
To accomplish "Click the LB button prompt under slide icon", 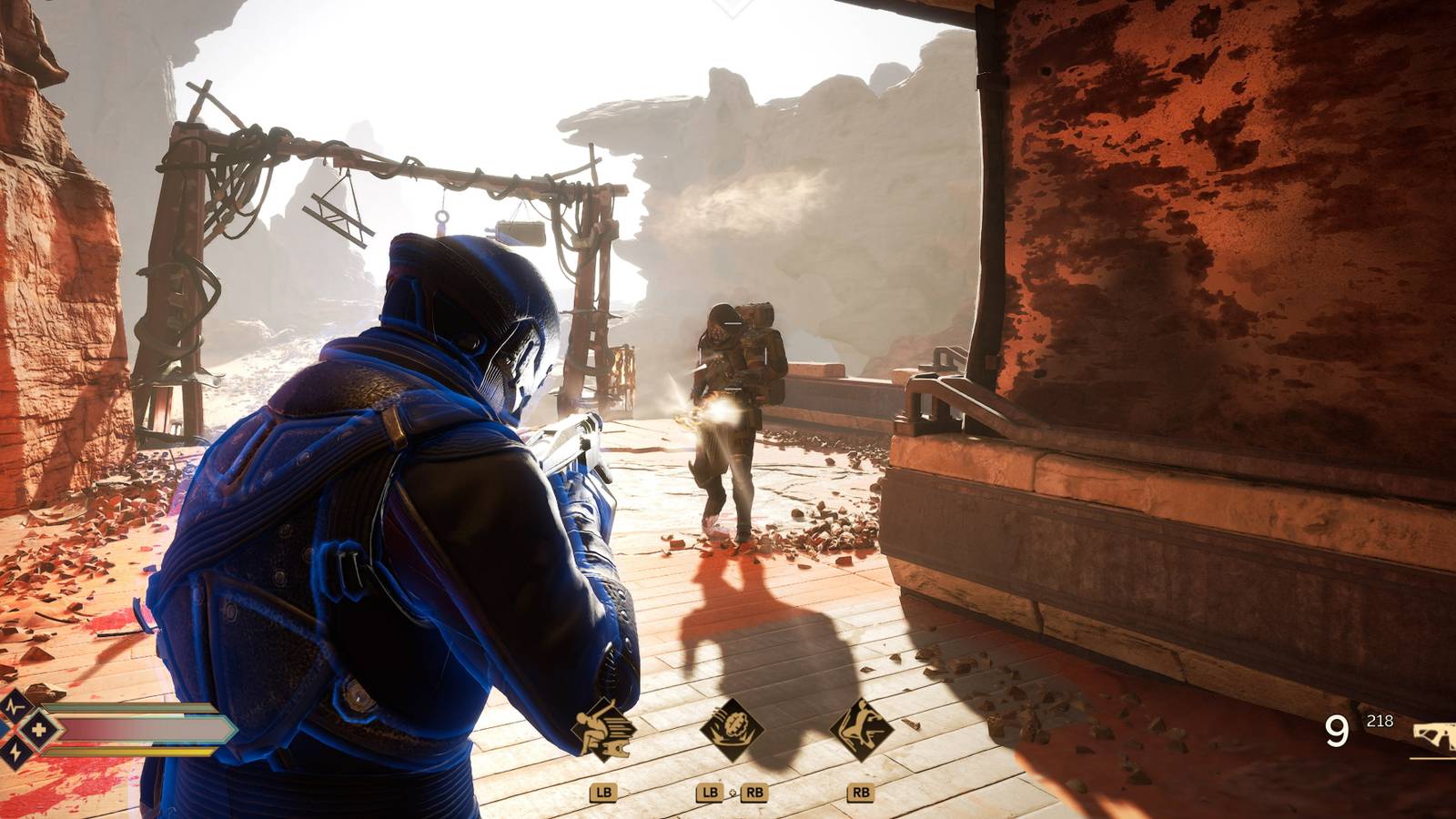I will 602,792.
